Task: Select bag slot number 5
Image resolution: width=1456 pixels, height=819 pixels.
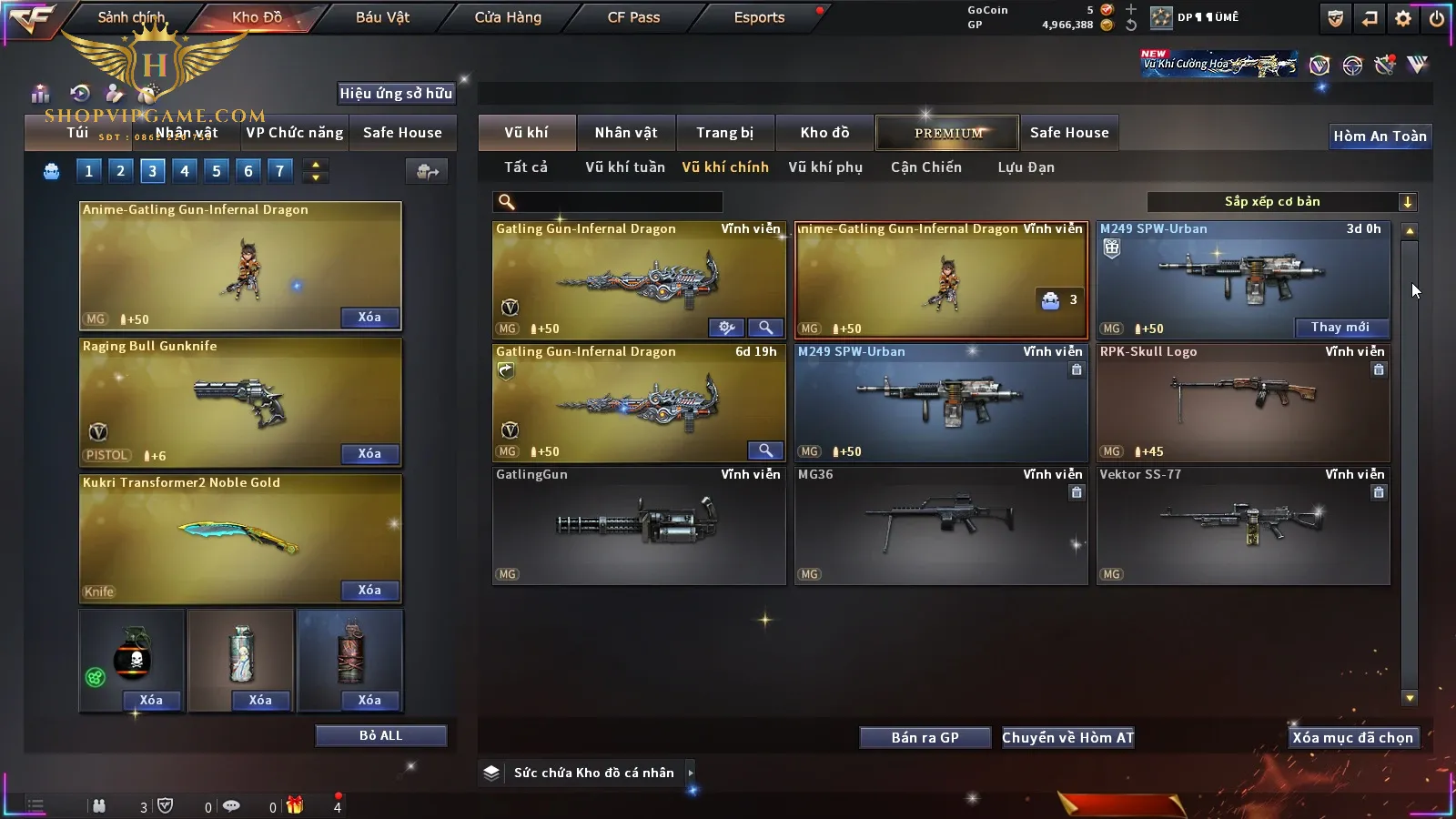Action: (x=217, y=171)
